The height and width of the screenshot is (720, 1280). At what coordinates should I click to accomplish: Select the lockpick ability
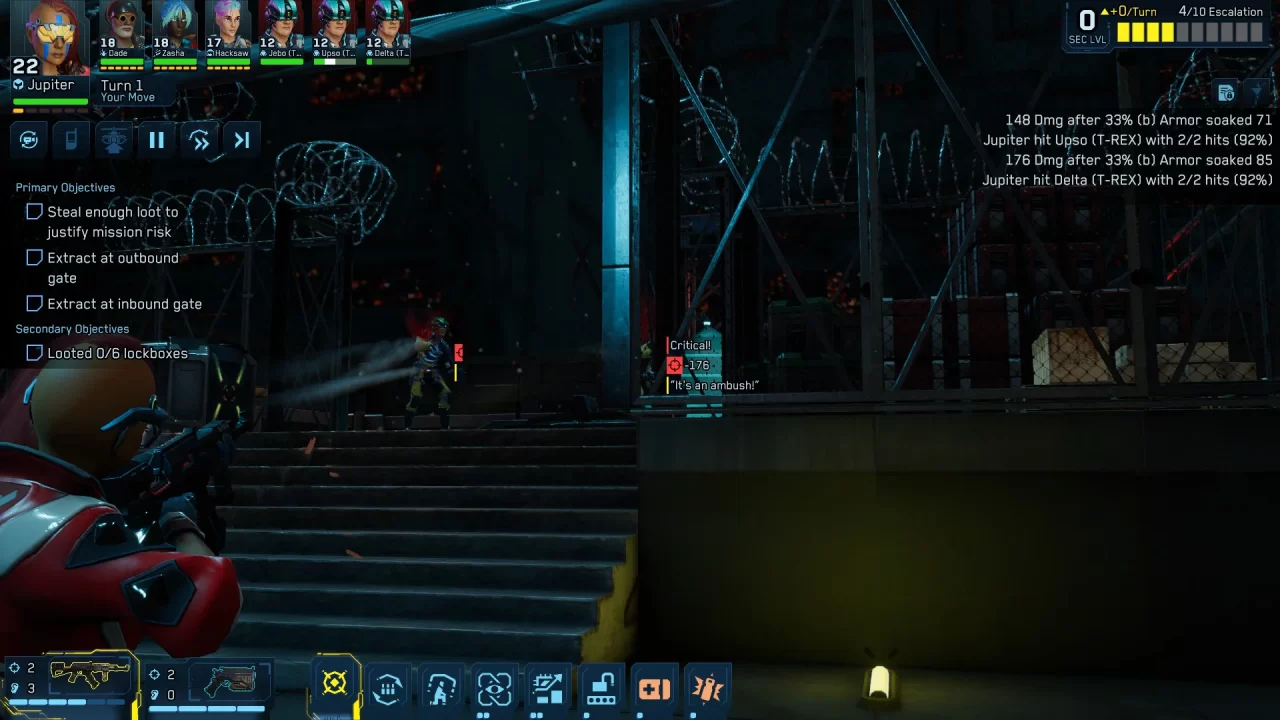pos(601,688)
